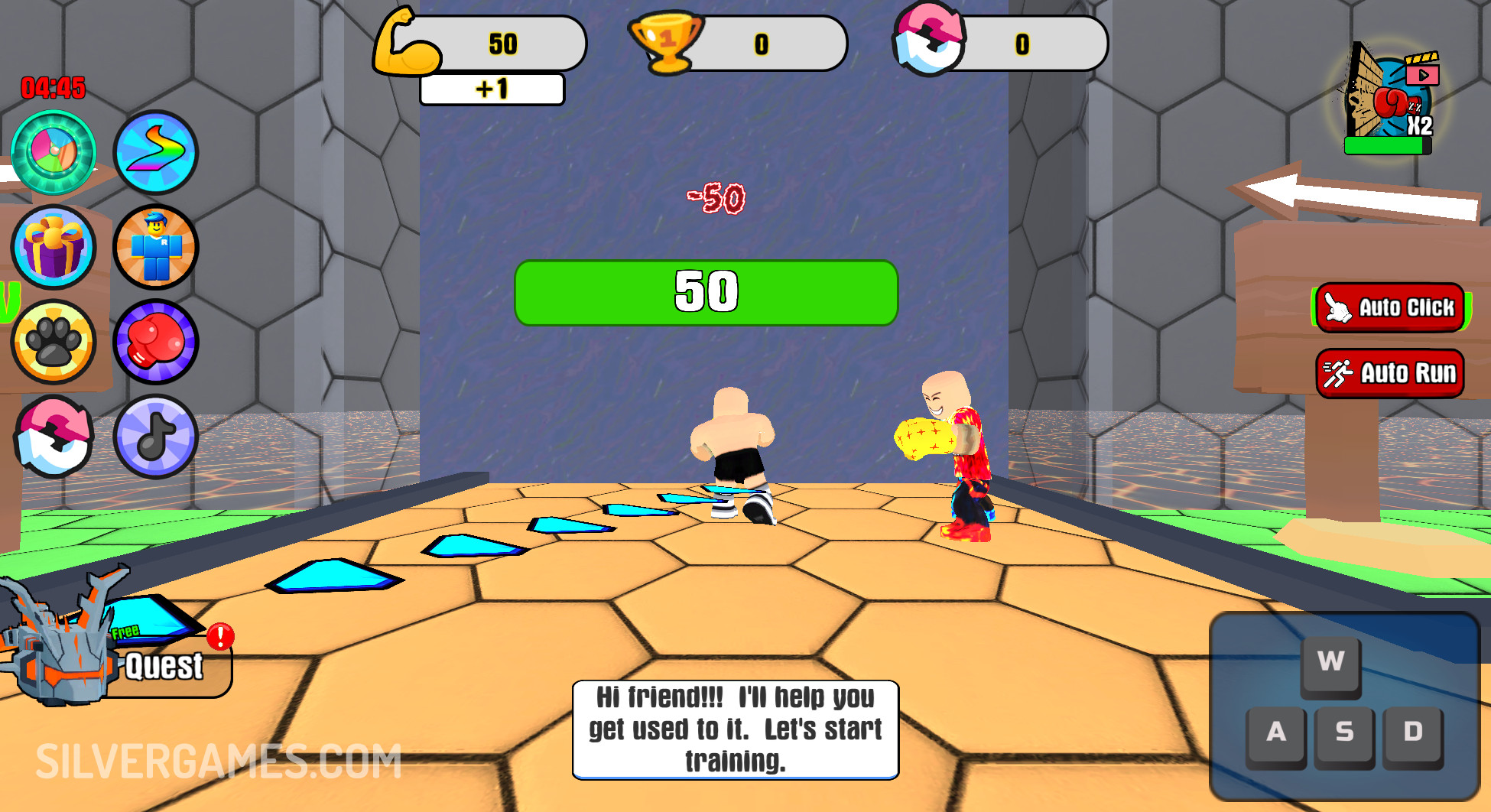Click the pink rebirth arrows icon
Screen dimensions: 1491x812
tap(54, 437)
